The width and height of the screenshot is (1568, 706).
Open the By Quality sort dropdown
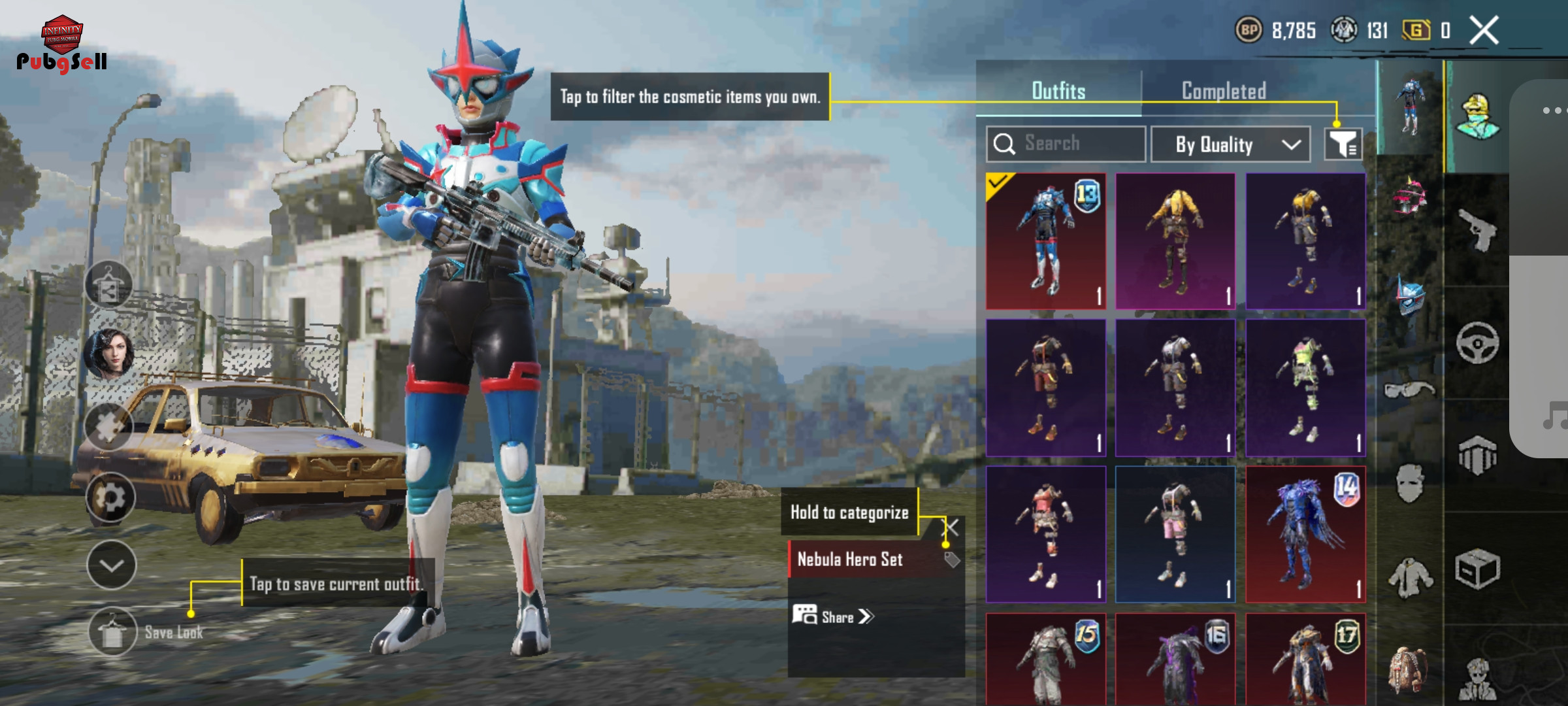[1230, 144]
